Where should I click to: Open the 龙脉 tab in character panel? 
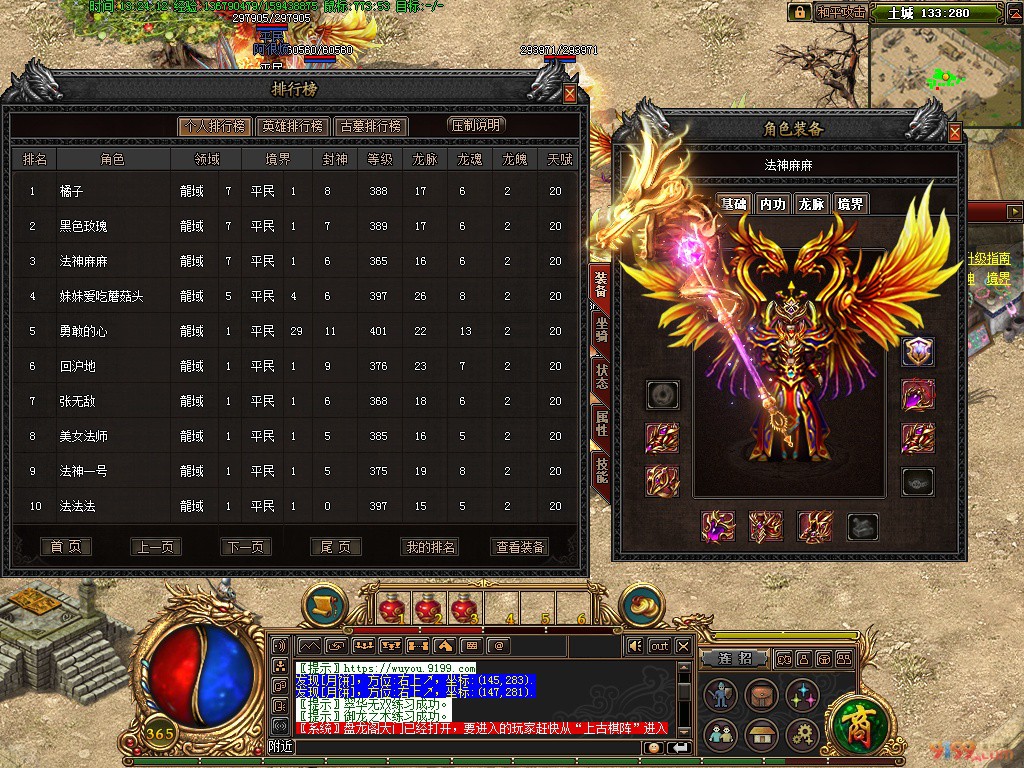tap(811, 204)
